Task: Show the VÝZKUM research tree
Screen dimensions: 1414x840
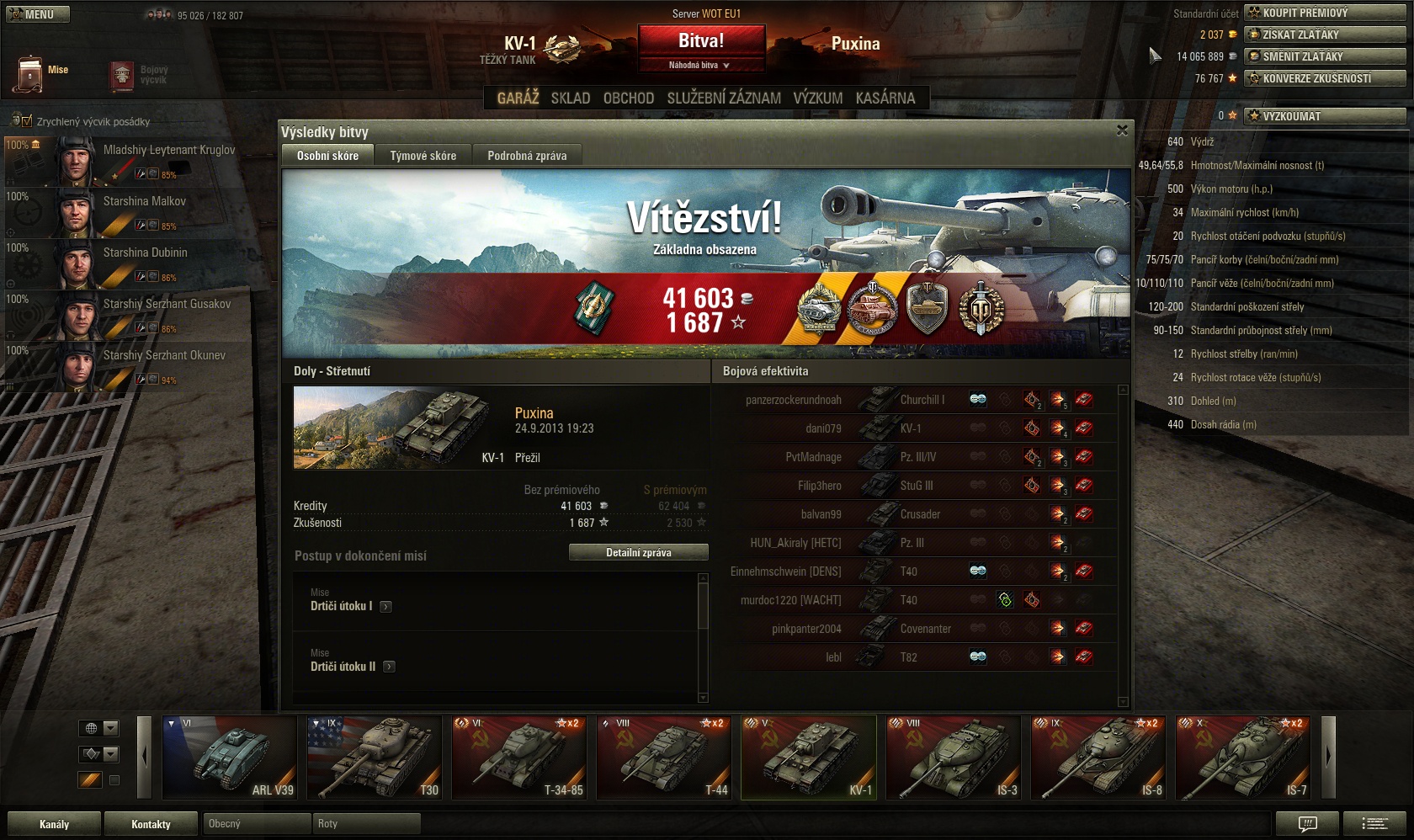Action: 817,98
